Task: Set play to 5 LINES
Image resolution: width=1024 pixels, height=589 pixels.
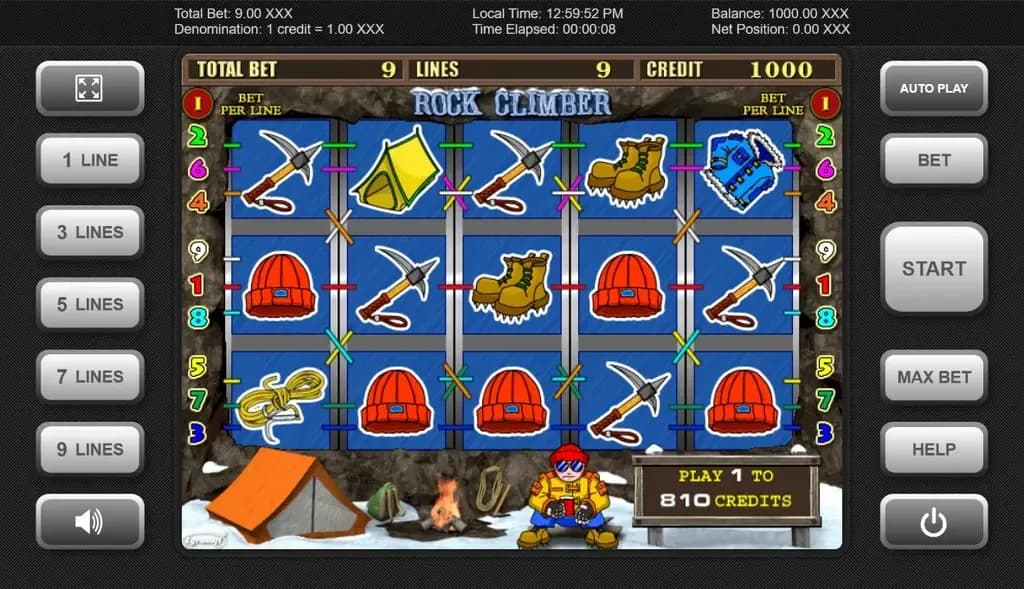Action: click(x=90, y=304)
